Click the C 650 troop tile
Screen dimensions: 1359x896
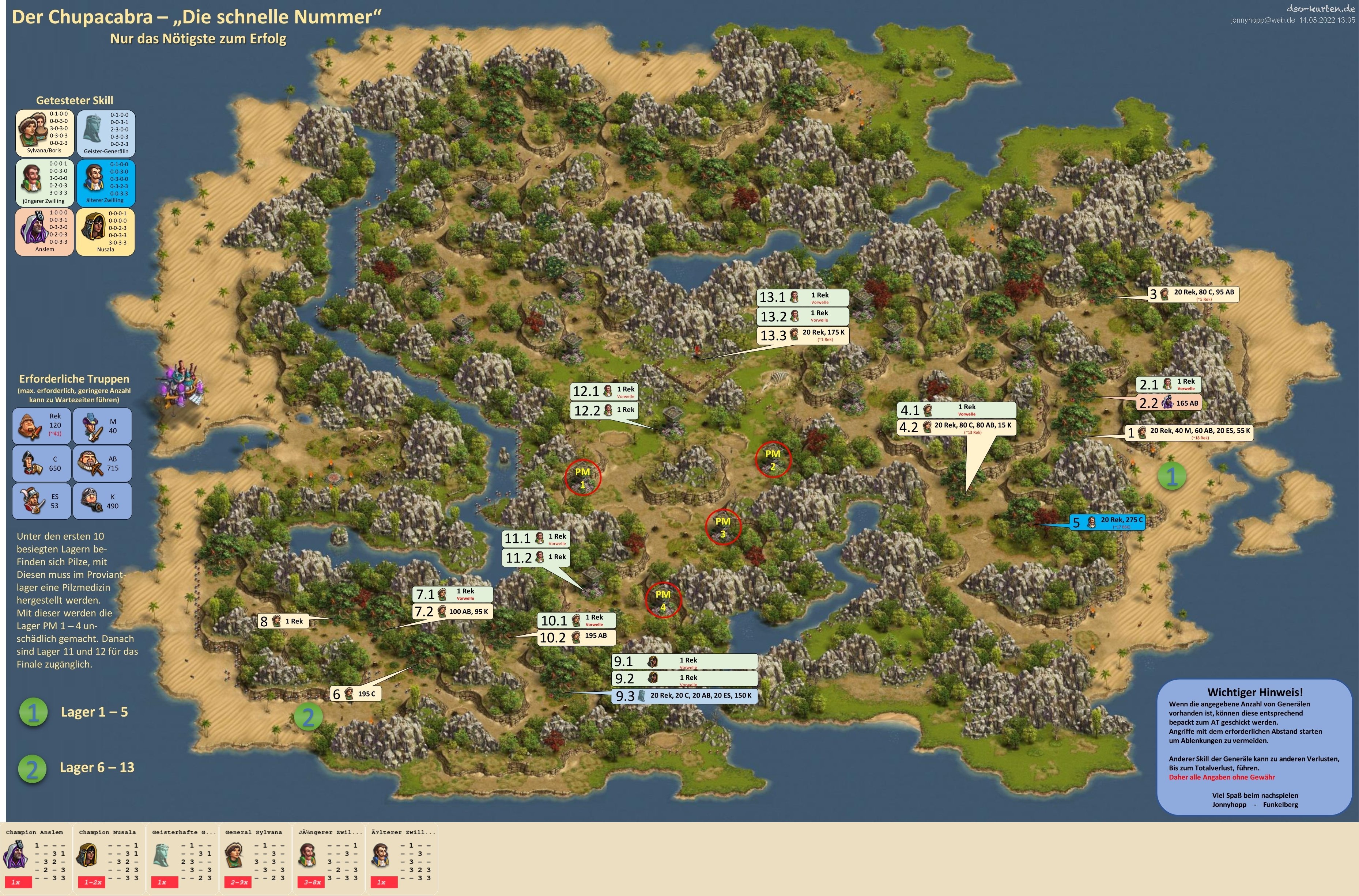pyautogui.click(x=42, y=463)
